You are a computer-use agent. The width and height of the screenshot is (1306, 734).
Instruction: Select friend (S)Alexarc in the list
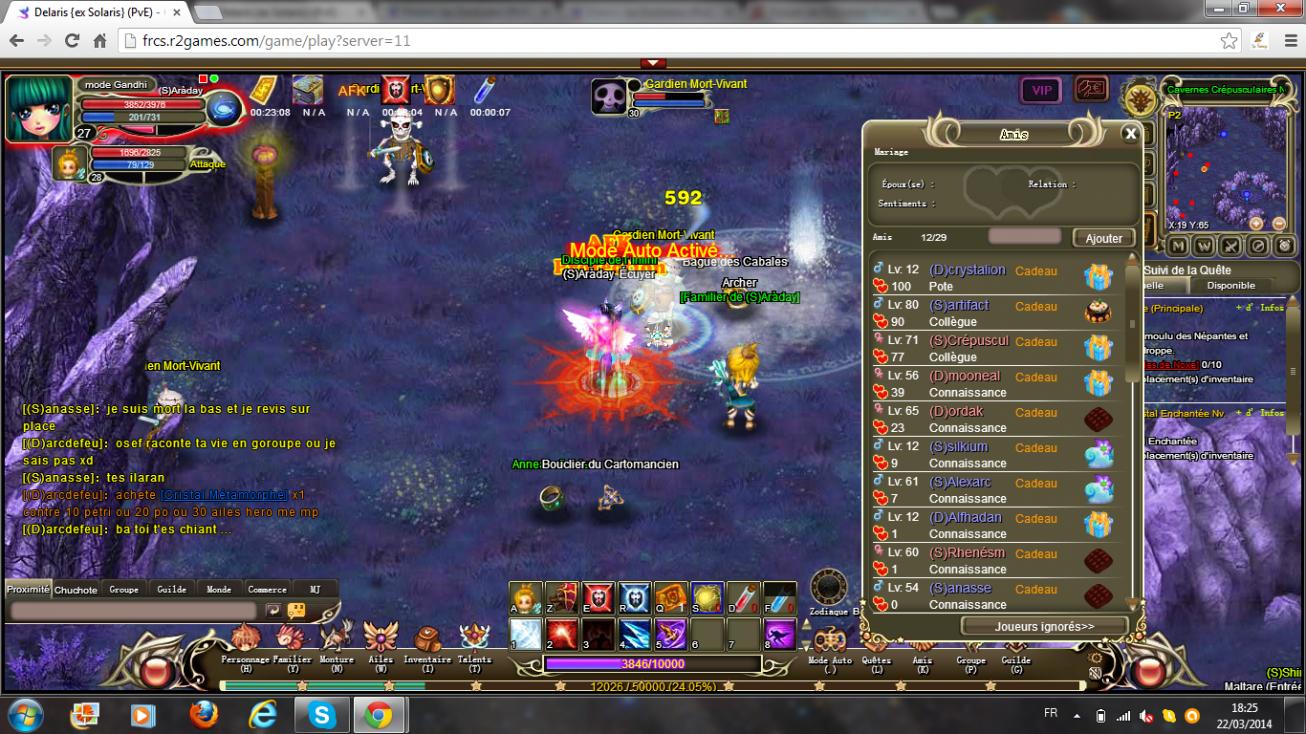point(960,482)
